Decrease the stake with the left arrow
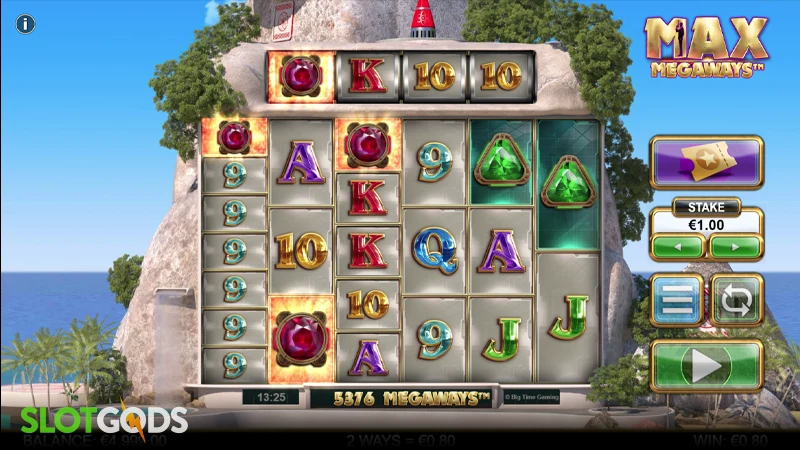The image size is (800, 450). pos(678,247)
